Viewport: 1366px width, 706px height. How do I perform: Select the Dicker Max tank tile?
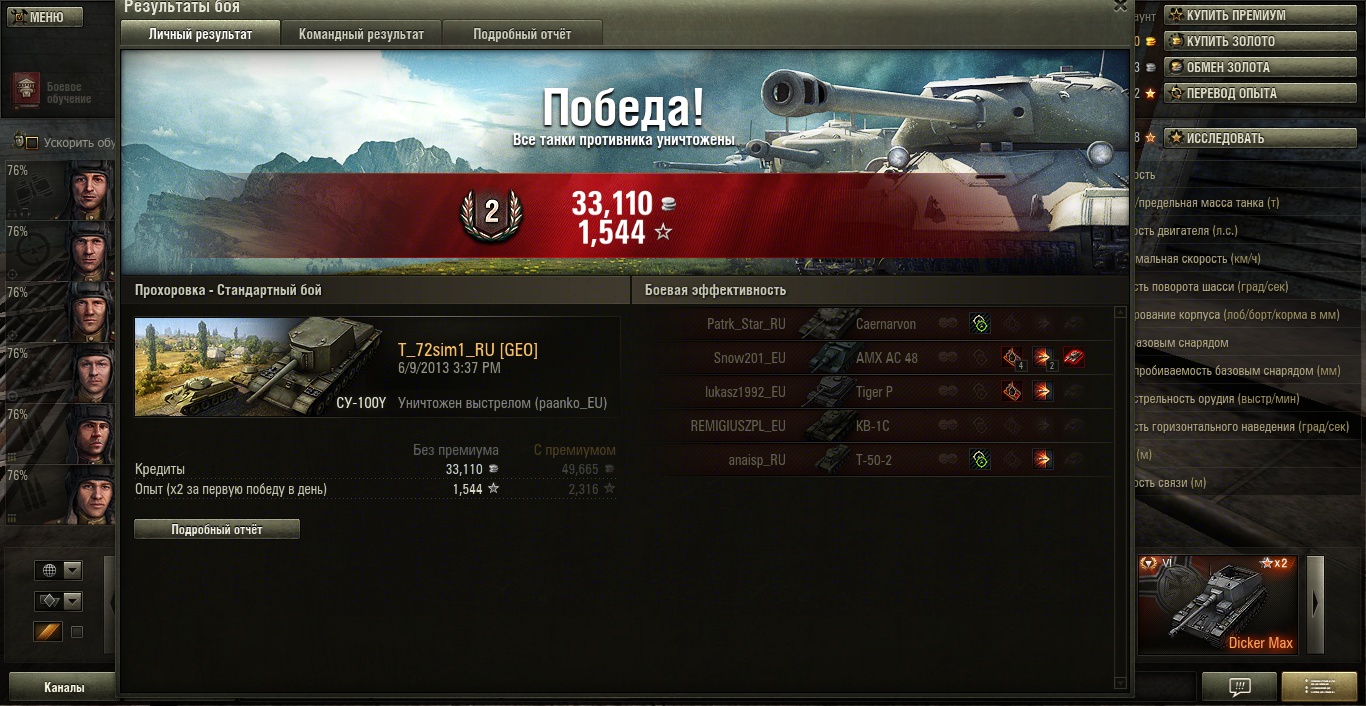1218,605
